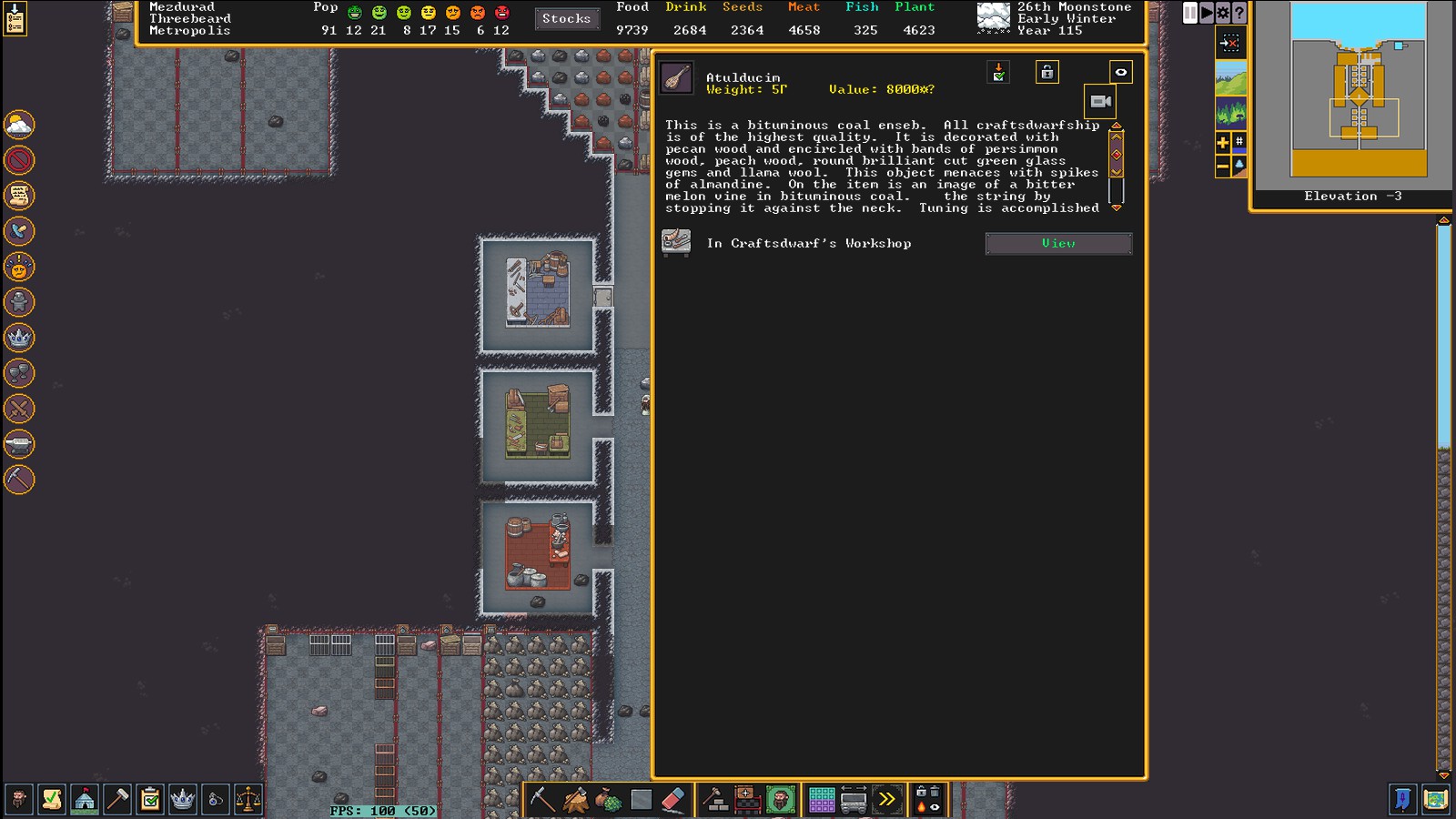Click the crossed swords alert icon
Screen dimensions: 1456x819
point(19,409)
